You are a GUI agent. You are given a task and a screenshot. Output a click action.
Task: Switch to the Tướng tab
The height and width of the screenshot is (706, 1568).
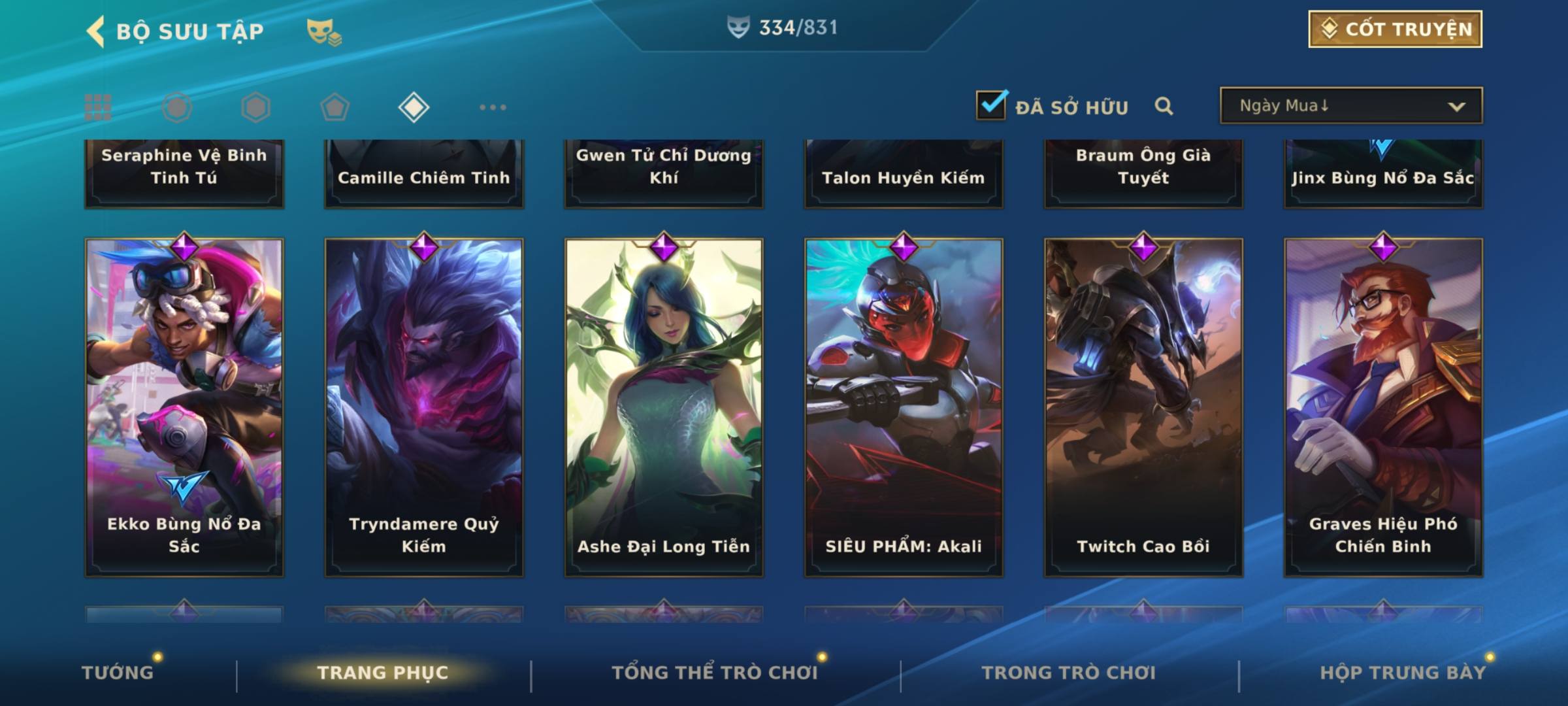point(118,673)
